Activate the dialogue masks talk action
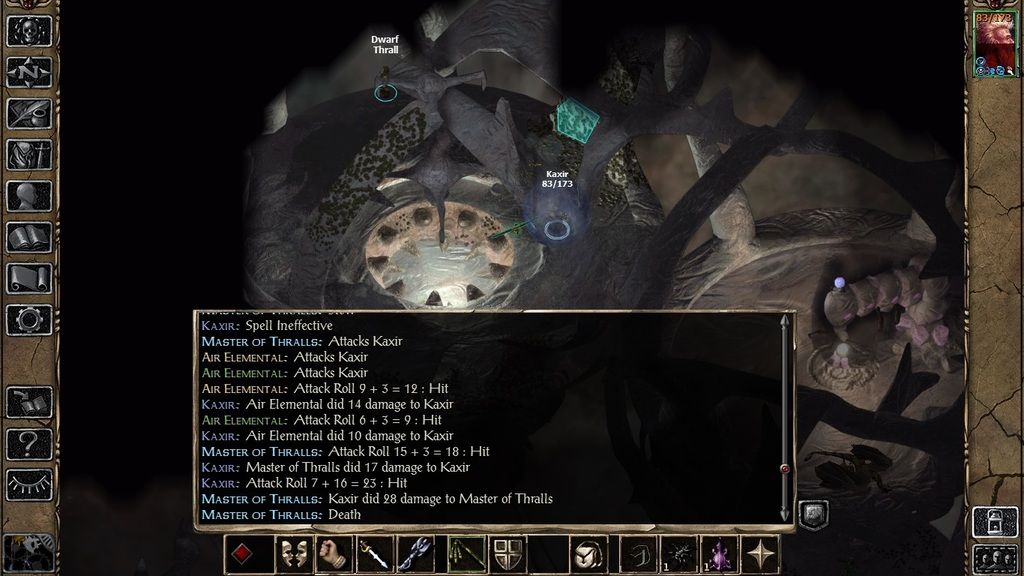1024x576 pixels. 290,554
